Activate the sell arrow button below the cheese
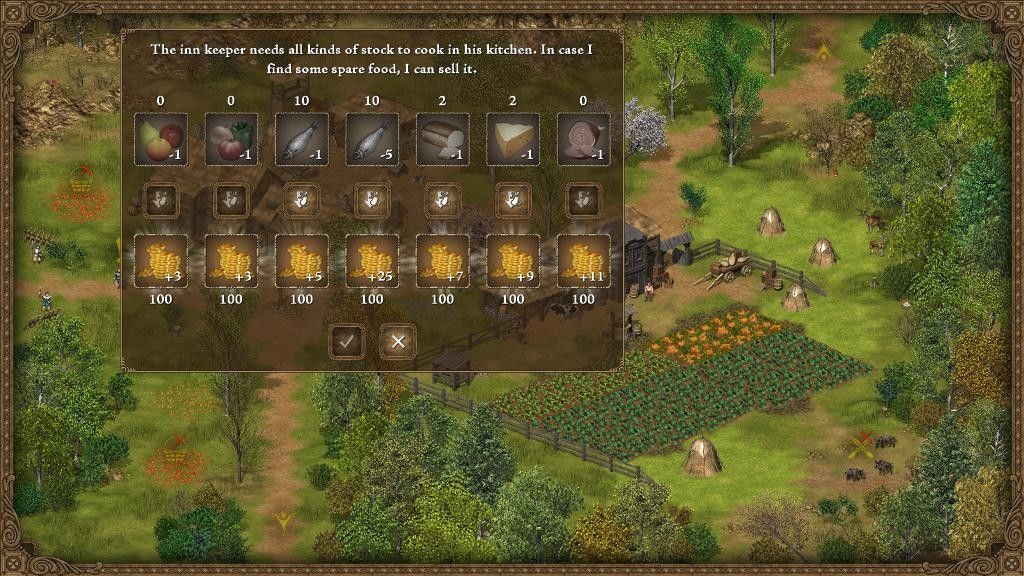This screenshot has width=1024, height=576. tap(513, 200)
